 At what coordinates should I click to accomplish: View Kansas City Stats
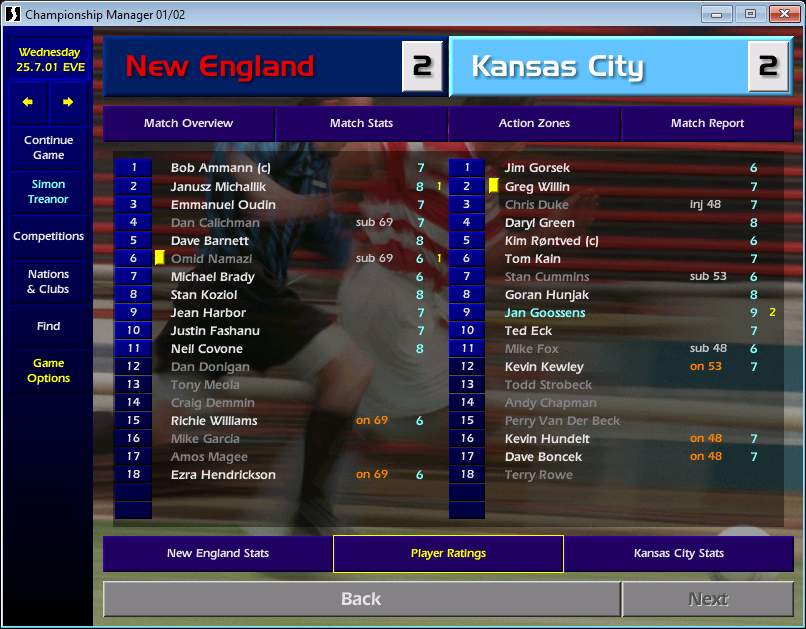pyautogui.click(x=678, y=554)
